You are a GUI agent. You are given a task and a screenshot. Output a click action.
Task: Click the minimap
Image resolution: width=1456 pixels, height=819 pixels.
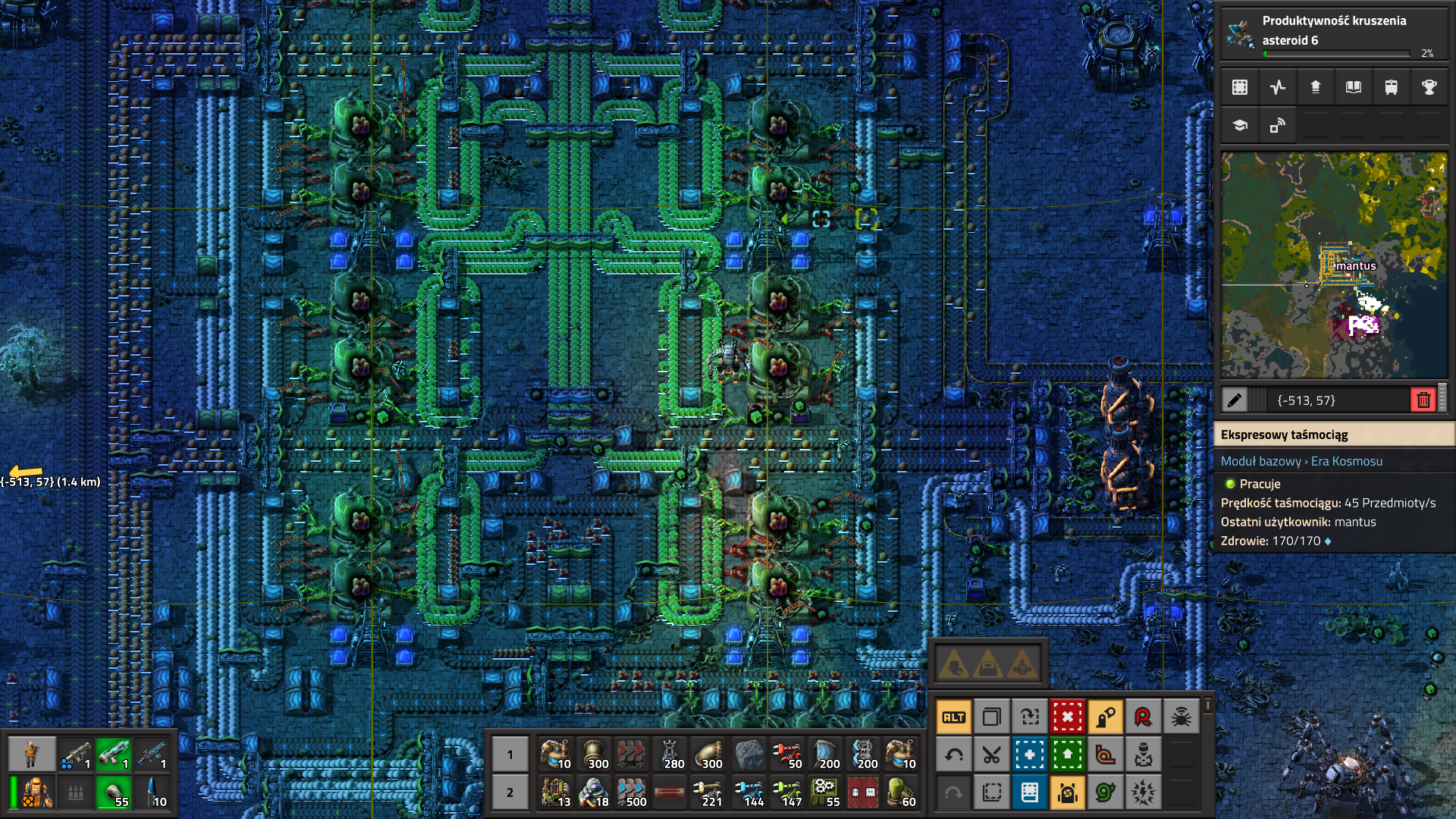click(1334, 265)
